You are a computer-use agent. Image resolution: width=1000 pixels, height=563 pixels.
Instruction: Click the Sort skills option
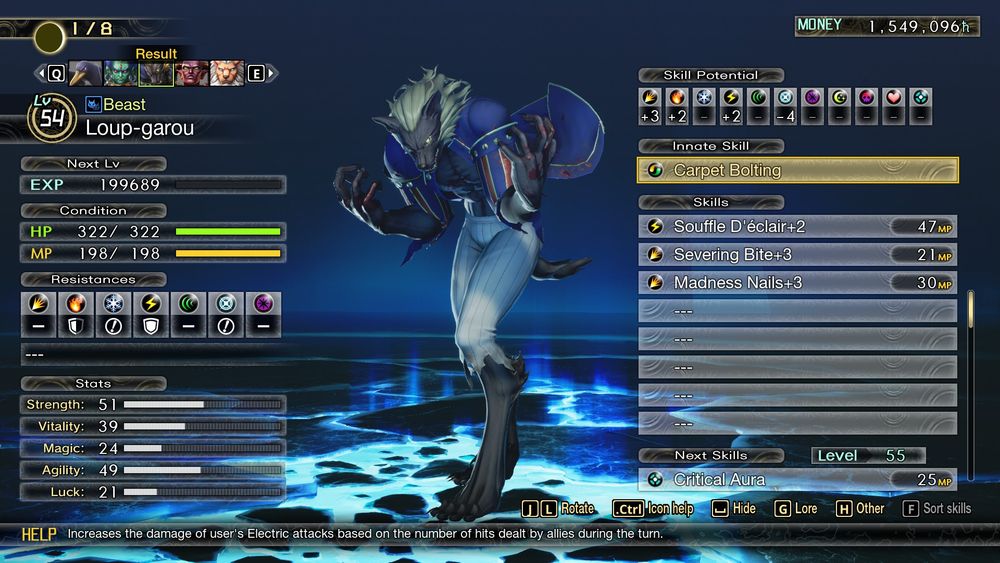pos(946,508)
